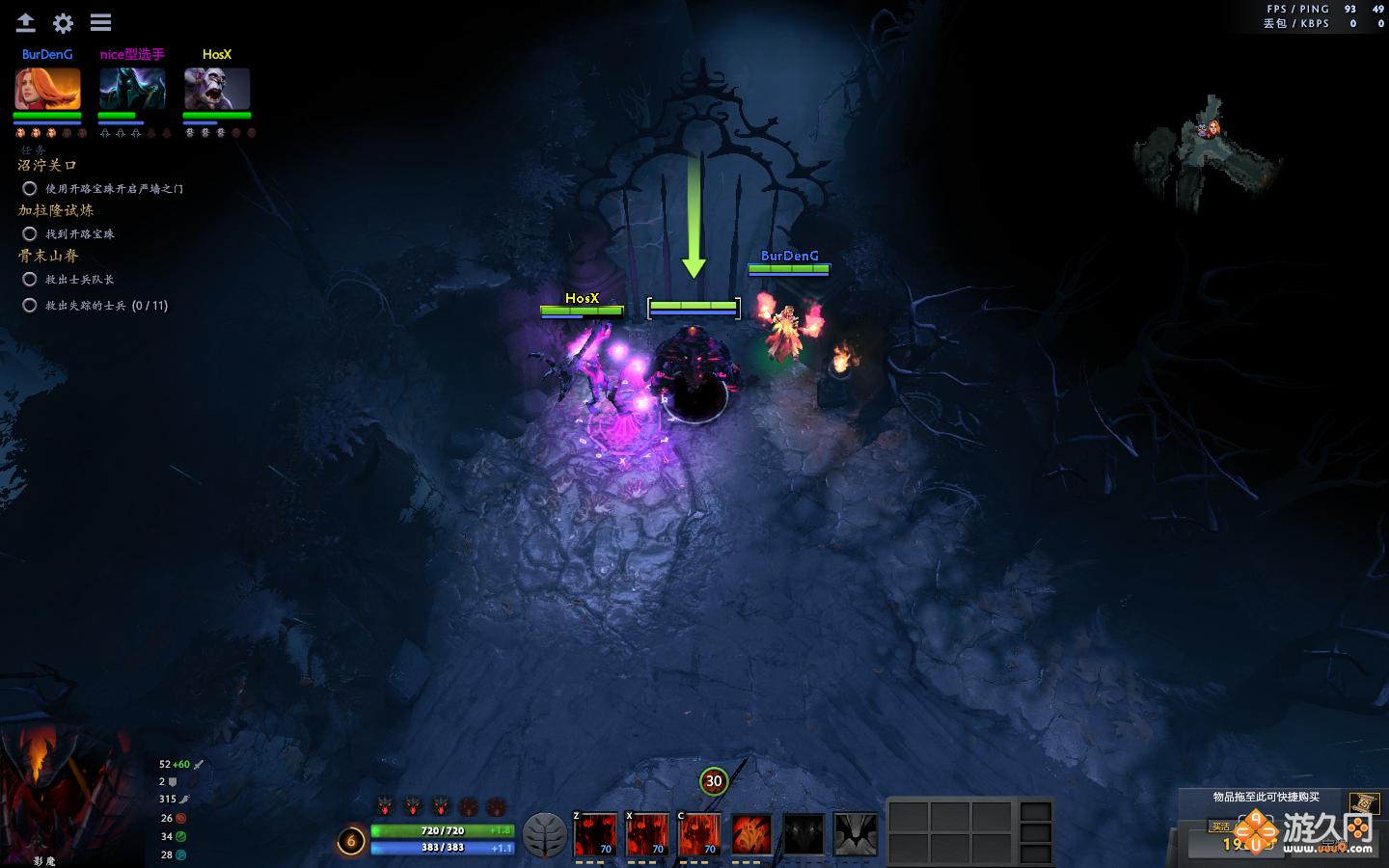Open the talent tree icon
The width and height of the screenshot is (1389, 868).
(x=545, y=833)
